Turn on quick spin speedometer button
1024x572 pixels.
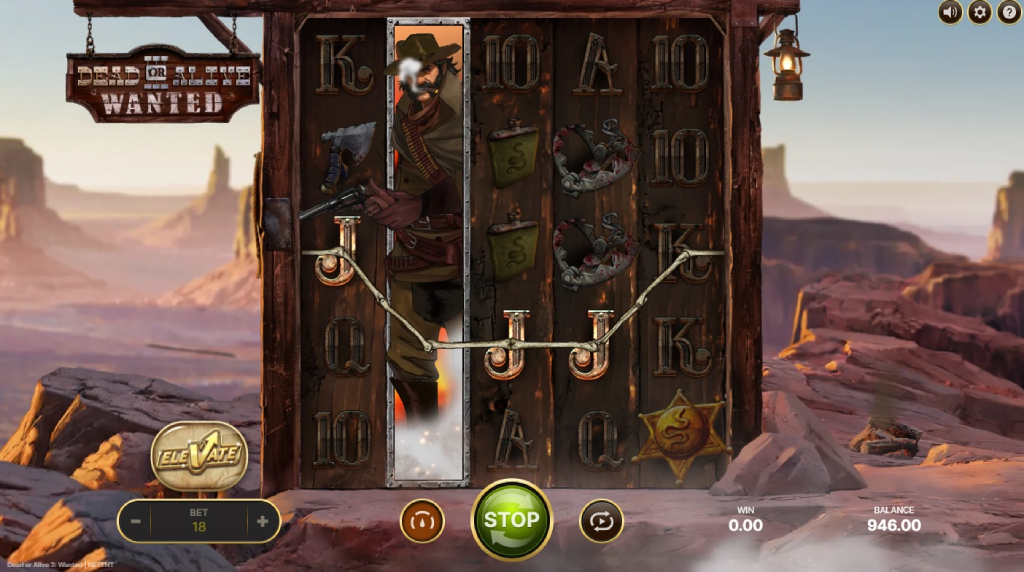(x=422, y=521)
